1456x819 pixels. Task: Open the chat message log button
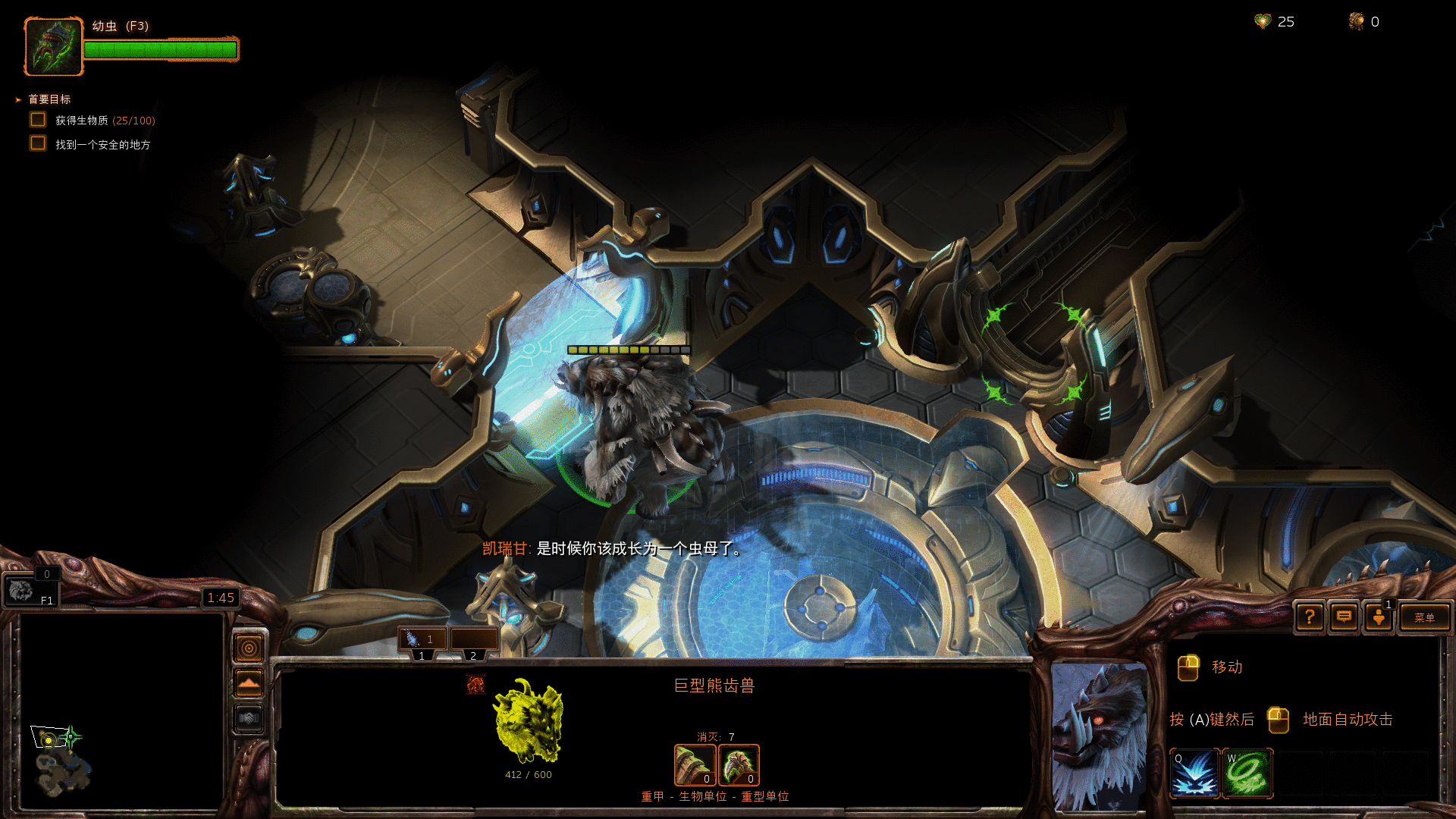1344,617
